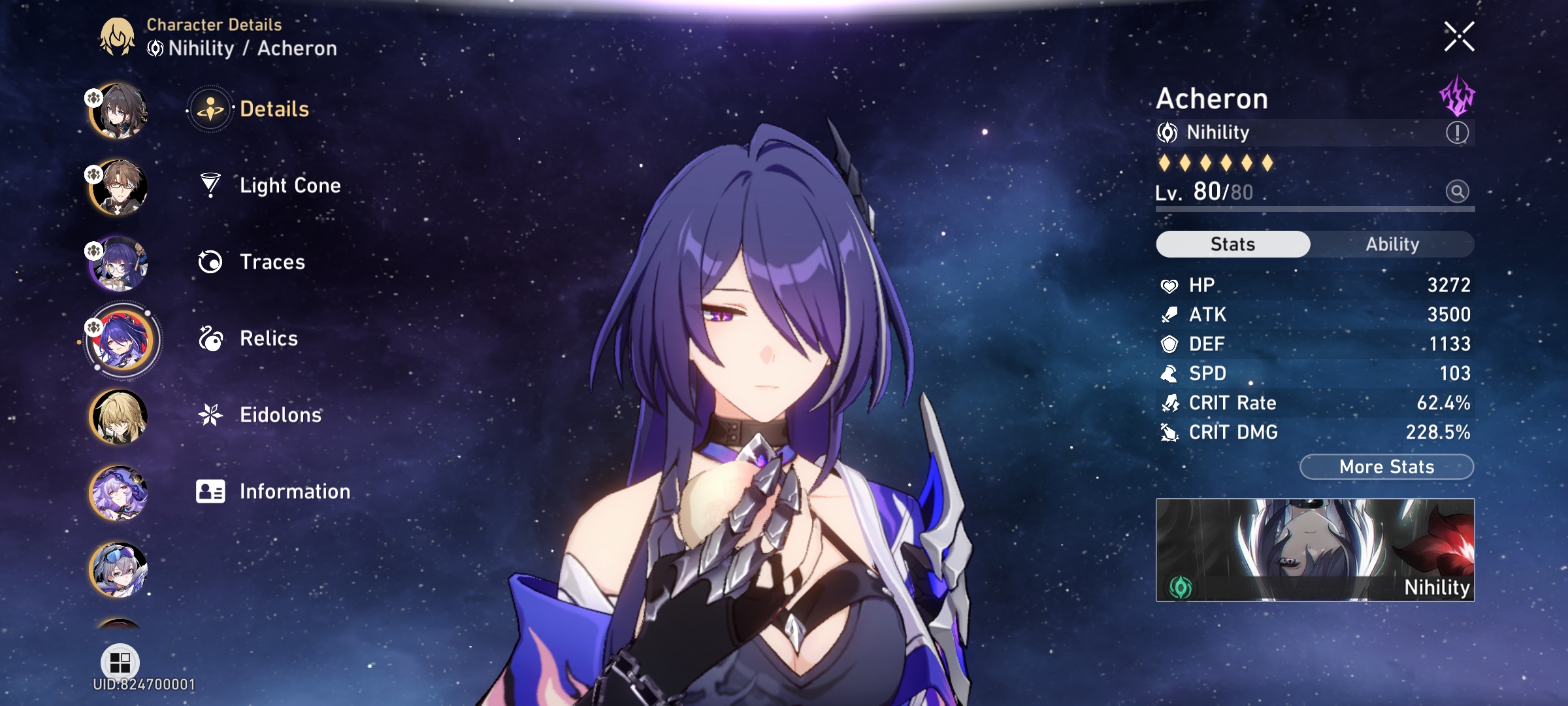Open the Light Cone panel

(289, 185)
